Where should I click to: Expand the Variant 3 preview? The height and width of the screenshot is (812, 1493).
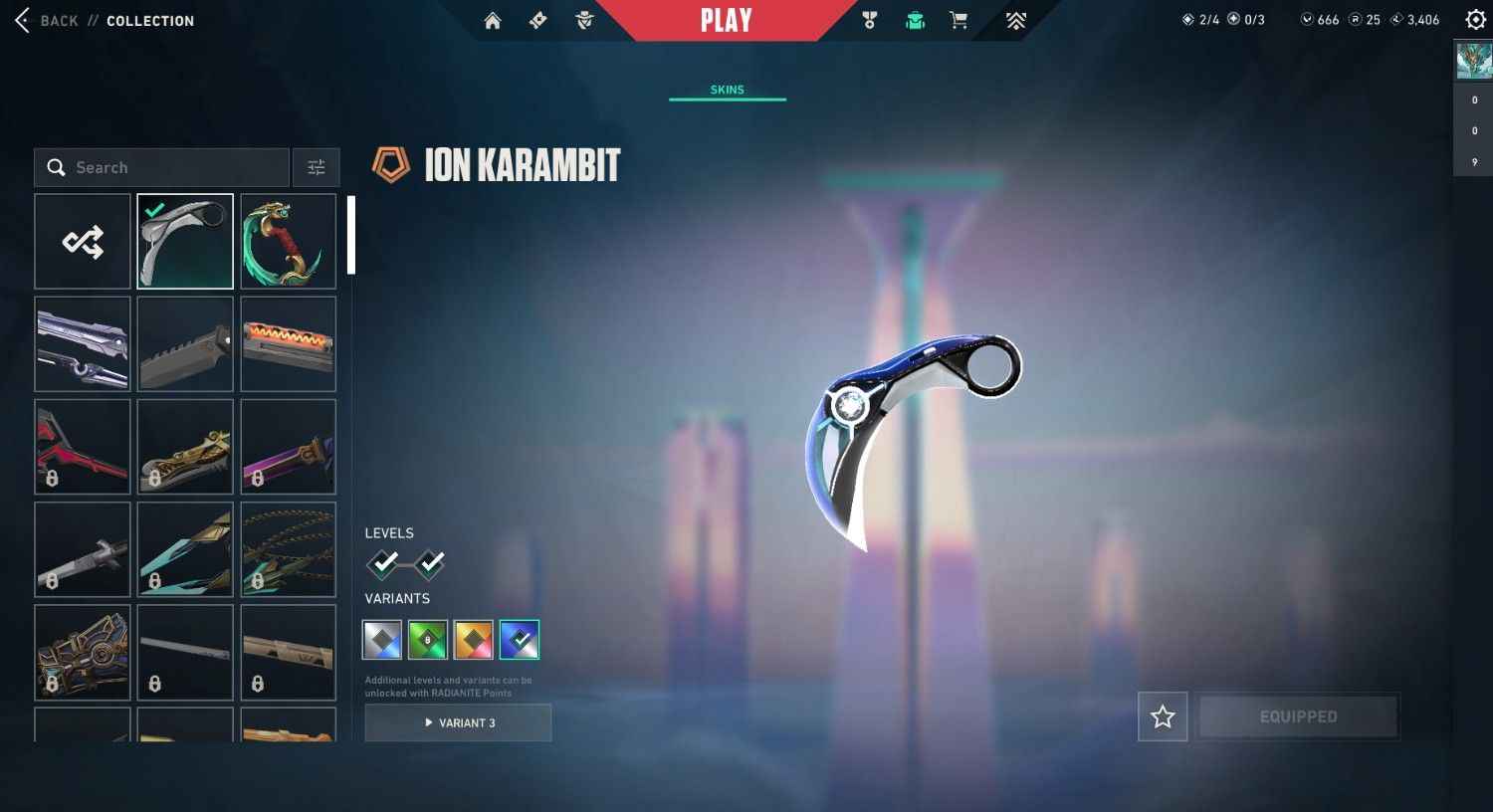pyautogui.click(x=458, y=722)
